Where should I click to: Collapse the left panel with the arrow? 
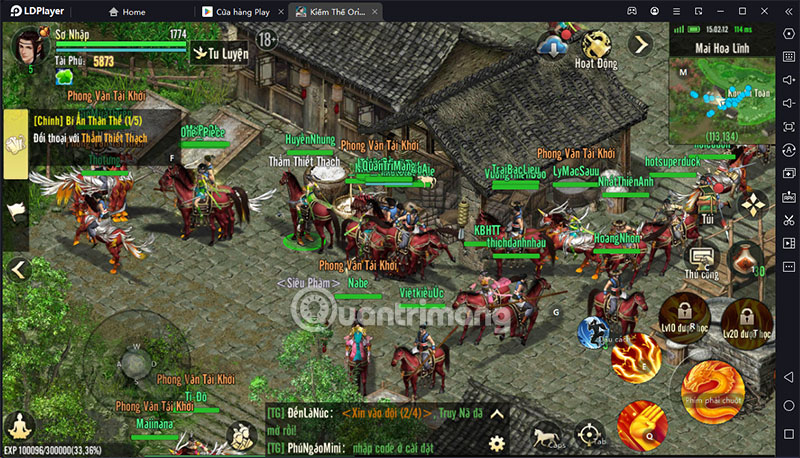click(16, 269)
